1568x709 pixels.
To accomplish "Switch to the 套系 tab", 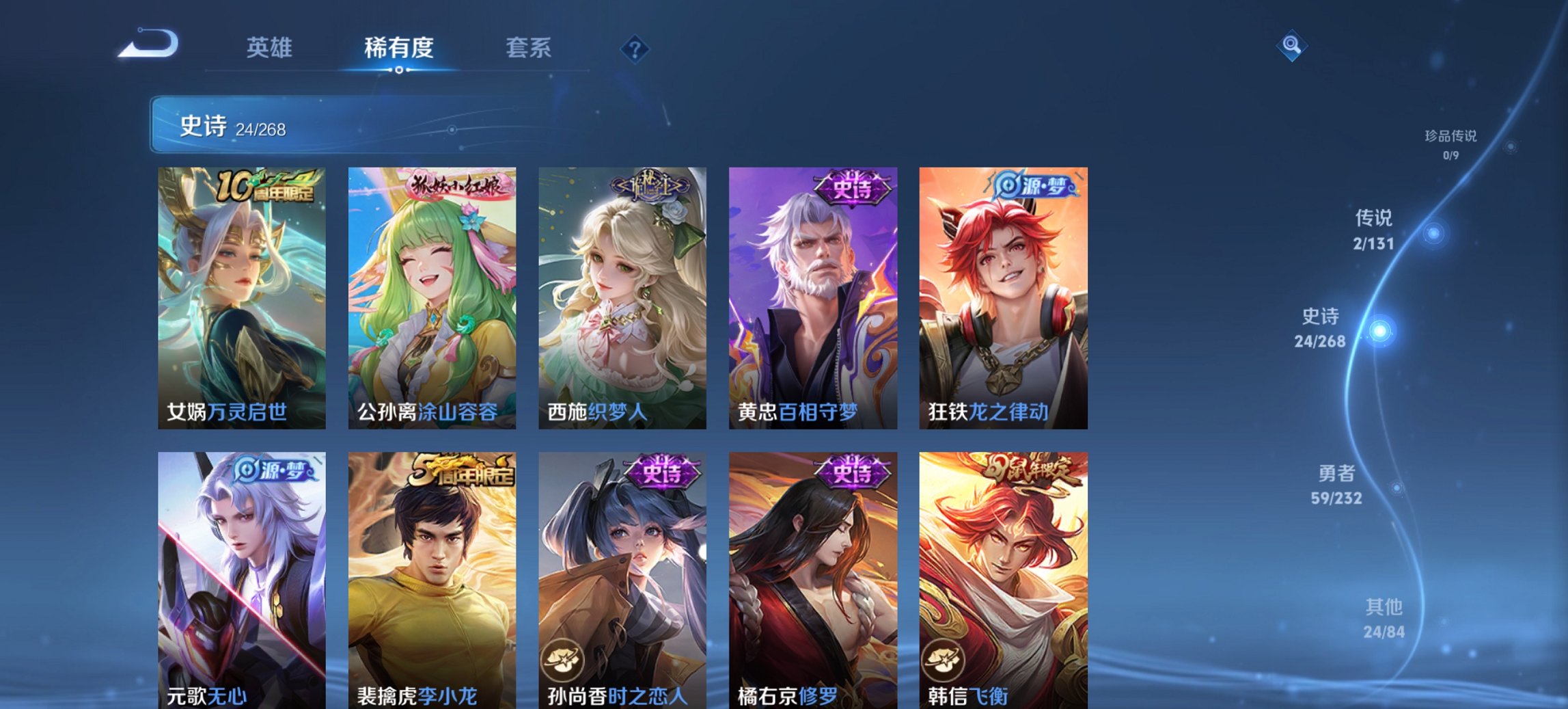I will click(527, 48).
